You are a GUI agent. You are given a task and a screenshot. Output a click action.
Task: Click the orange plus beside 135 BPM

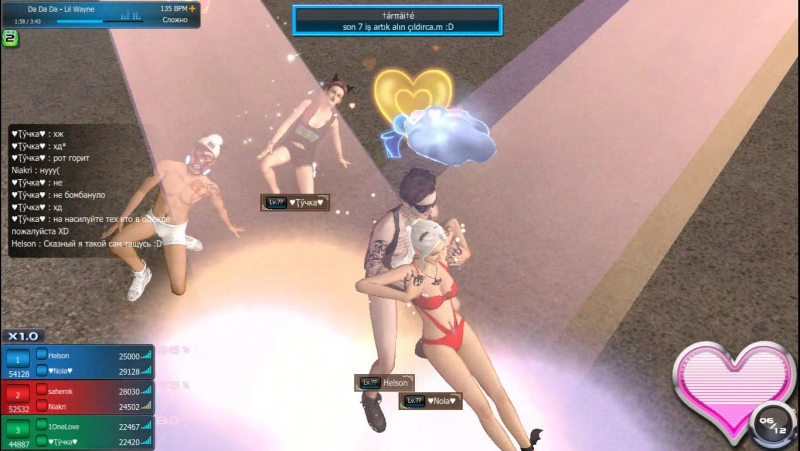coord(191,8)
